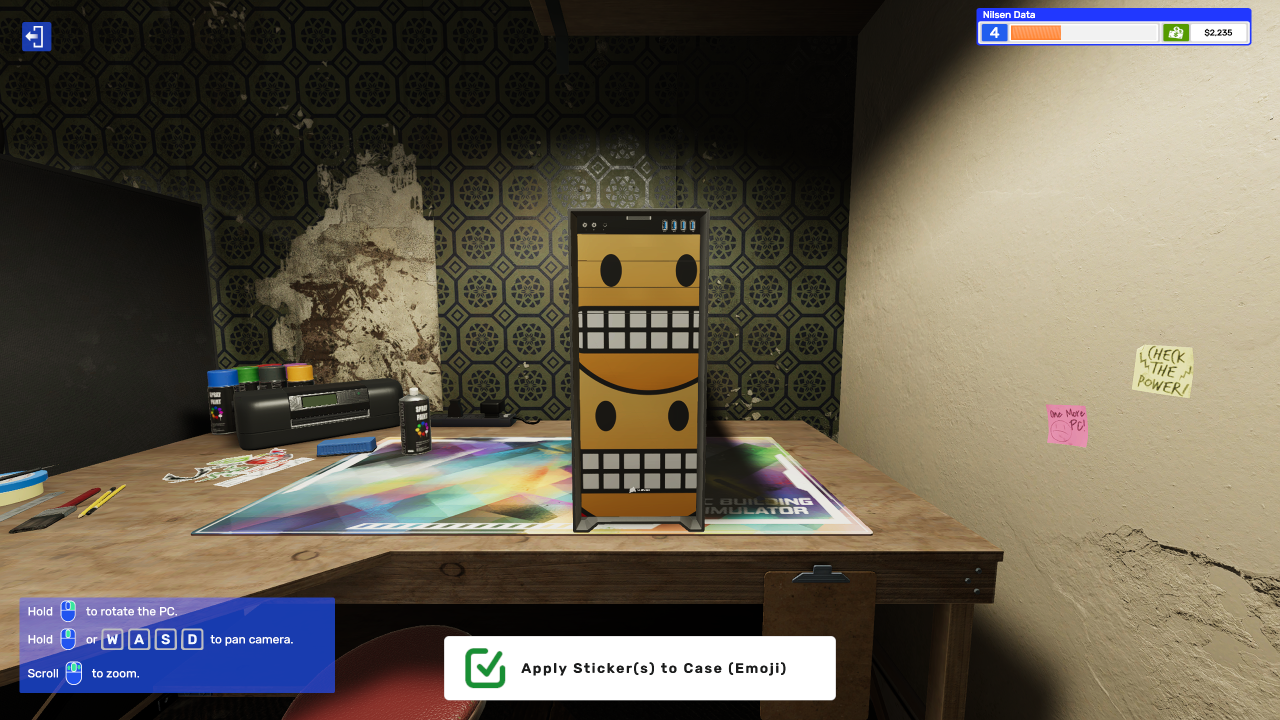Click the green money icon in Nilsen Data panel
The width and height of the screenshot is (1280, 720).
pos(1176,32)
